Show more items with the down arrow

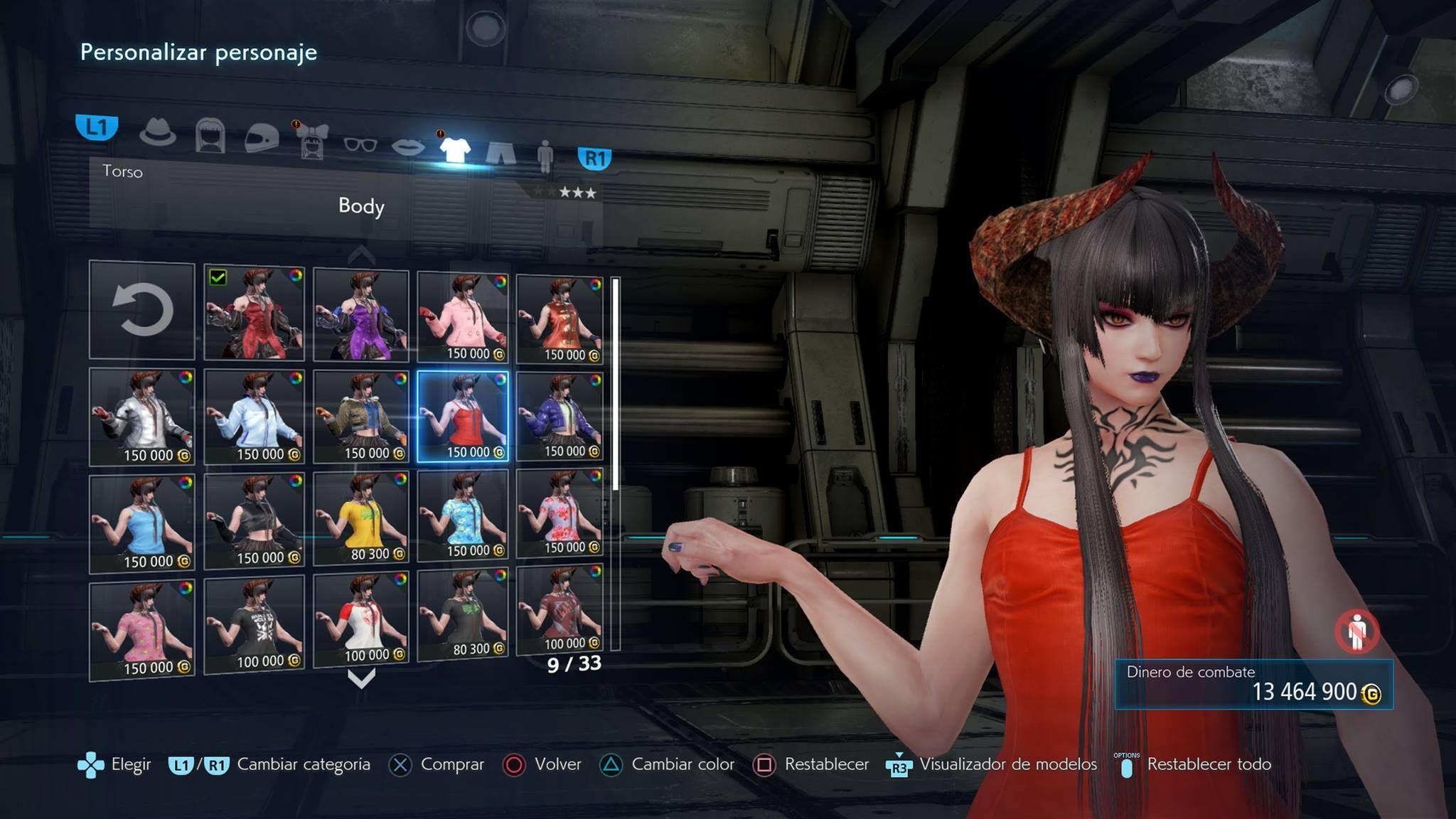point(361,680)
